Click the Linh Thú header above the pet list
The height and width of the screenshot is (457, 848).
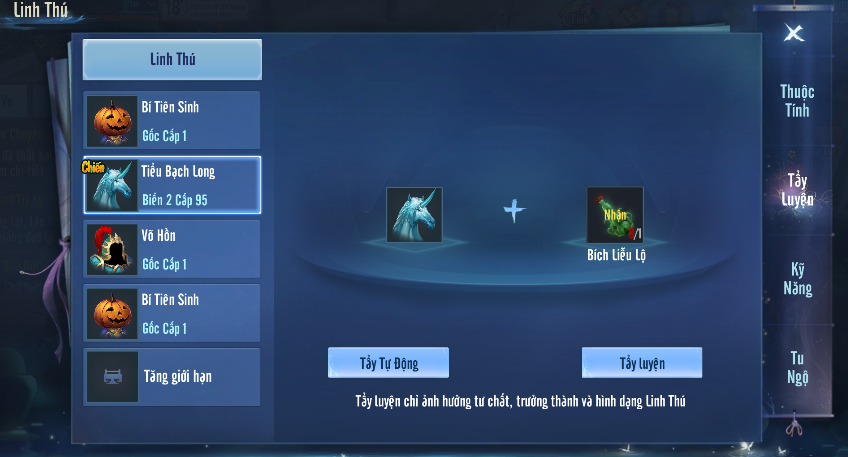(x=172, y=59)
